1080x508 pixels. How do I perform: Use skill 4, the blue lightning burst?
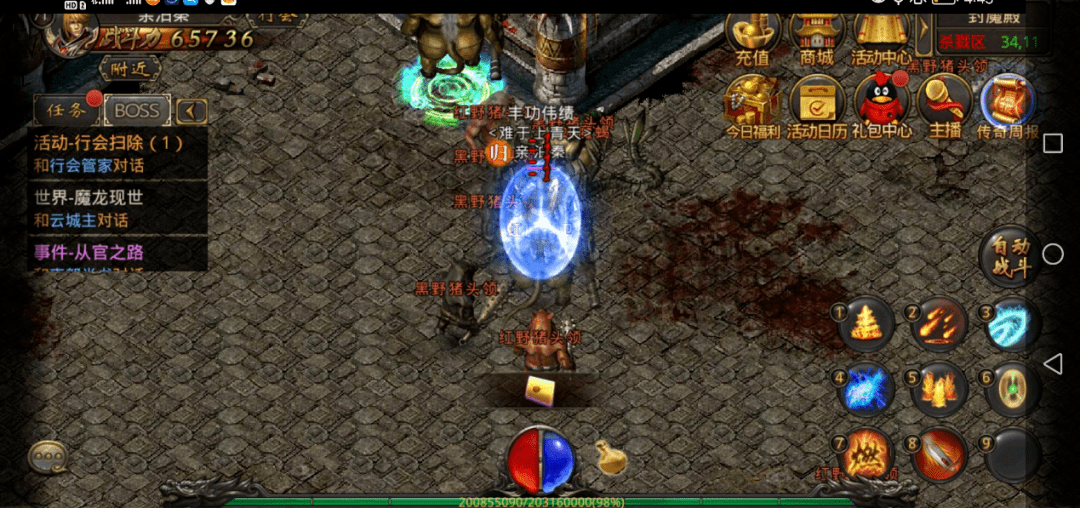[866, 390]
